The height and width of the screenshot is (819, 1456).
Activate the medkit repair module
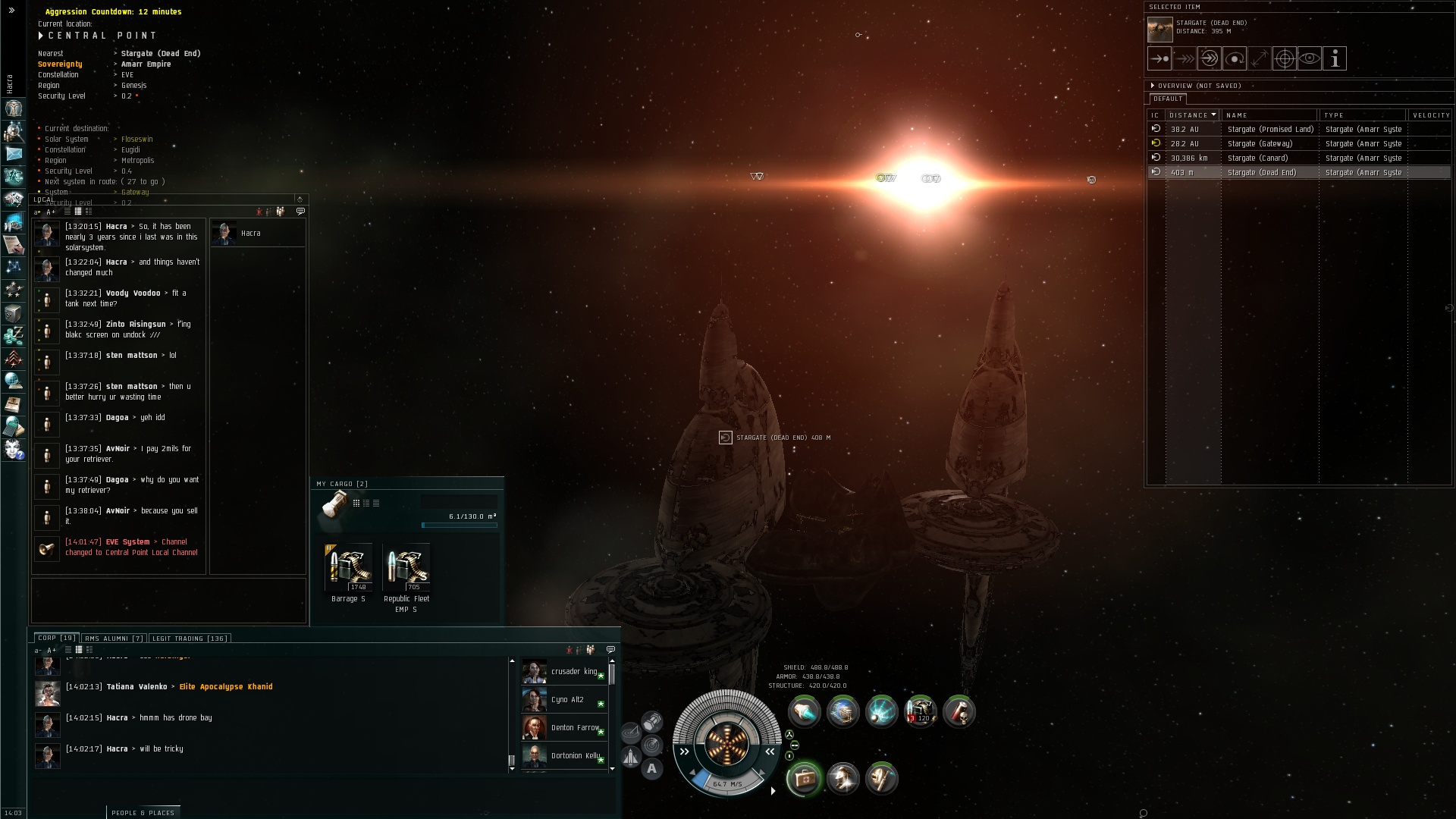(803, 779)
